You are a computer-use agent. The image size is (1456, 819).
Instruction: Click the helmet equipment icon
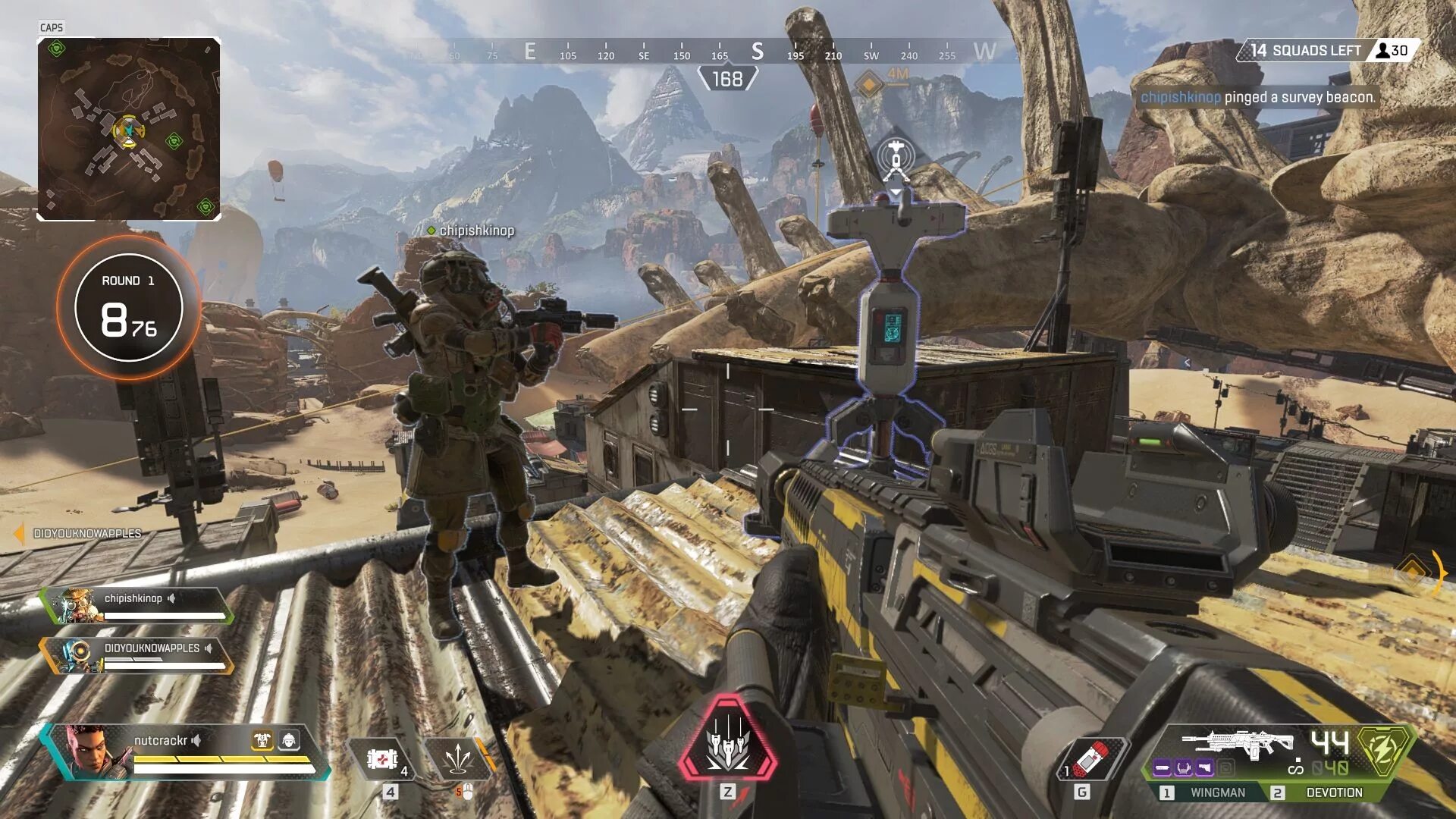(289, 739)
